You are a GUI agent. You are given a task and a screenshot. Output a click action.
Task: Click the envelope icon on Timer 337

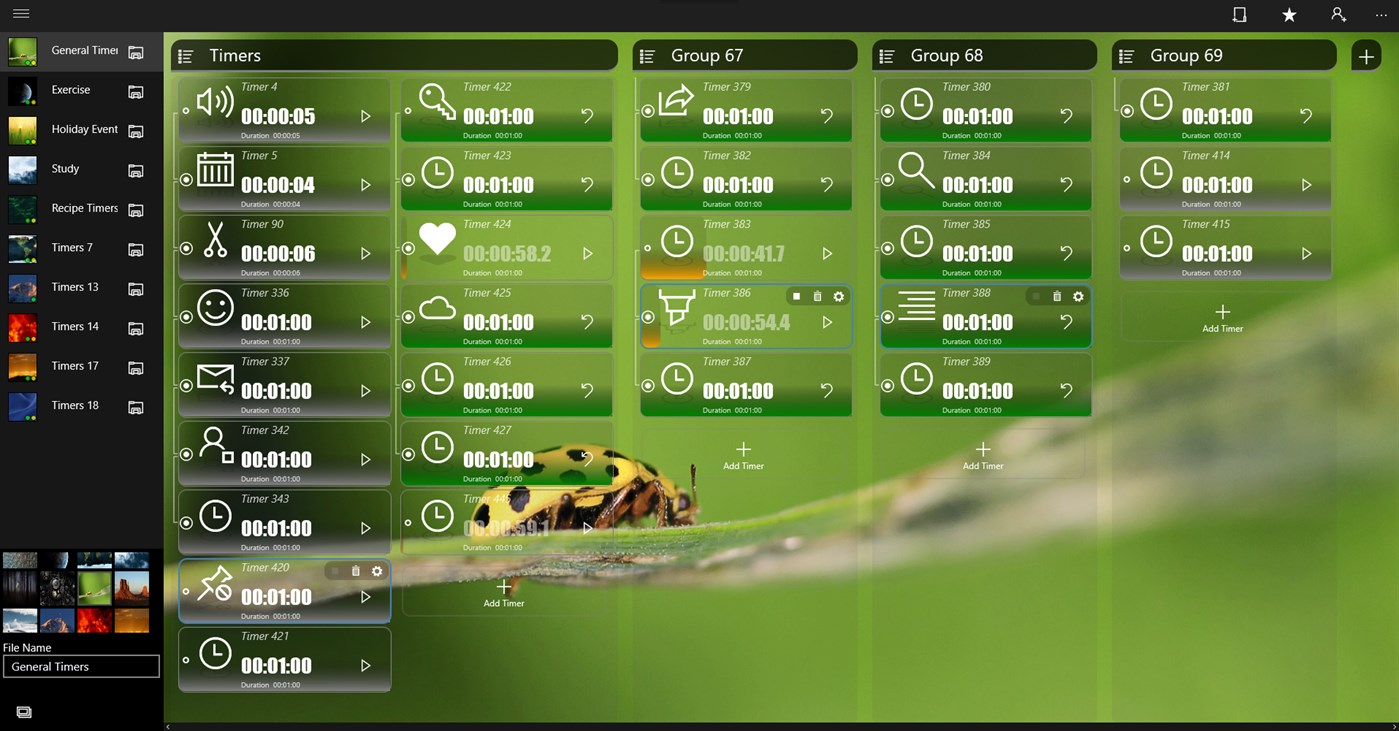click(x=216, y=380)
